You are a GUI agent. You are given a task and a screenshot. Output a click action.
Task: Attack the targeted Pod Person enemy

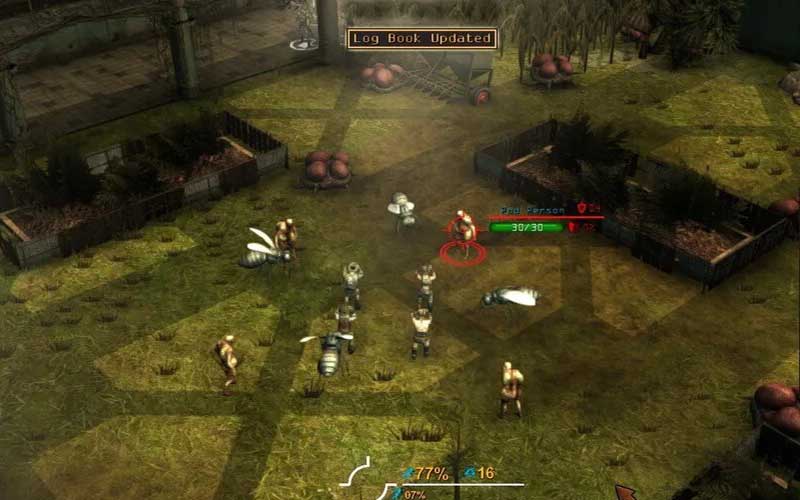click(x=462, y=232)
